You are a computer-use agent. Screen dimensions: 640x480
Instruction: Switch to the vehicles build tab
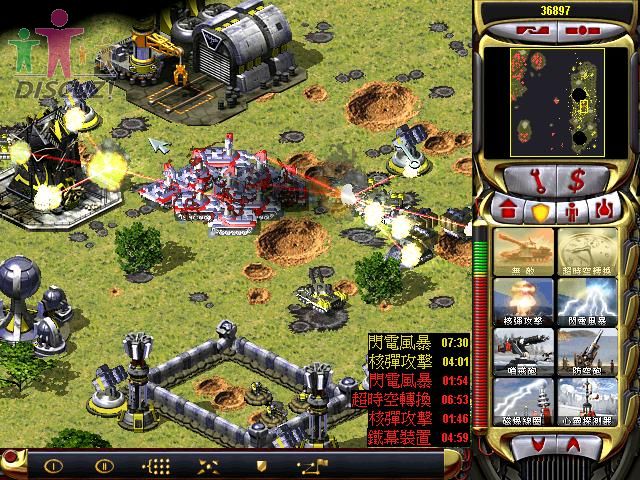click(x=603, y=210)
